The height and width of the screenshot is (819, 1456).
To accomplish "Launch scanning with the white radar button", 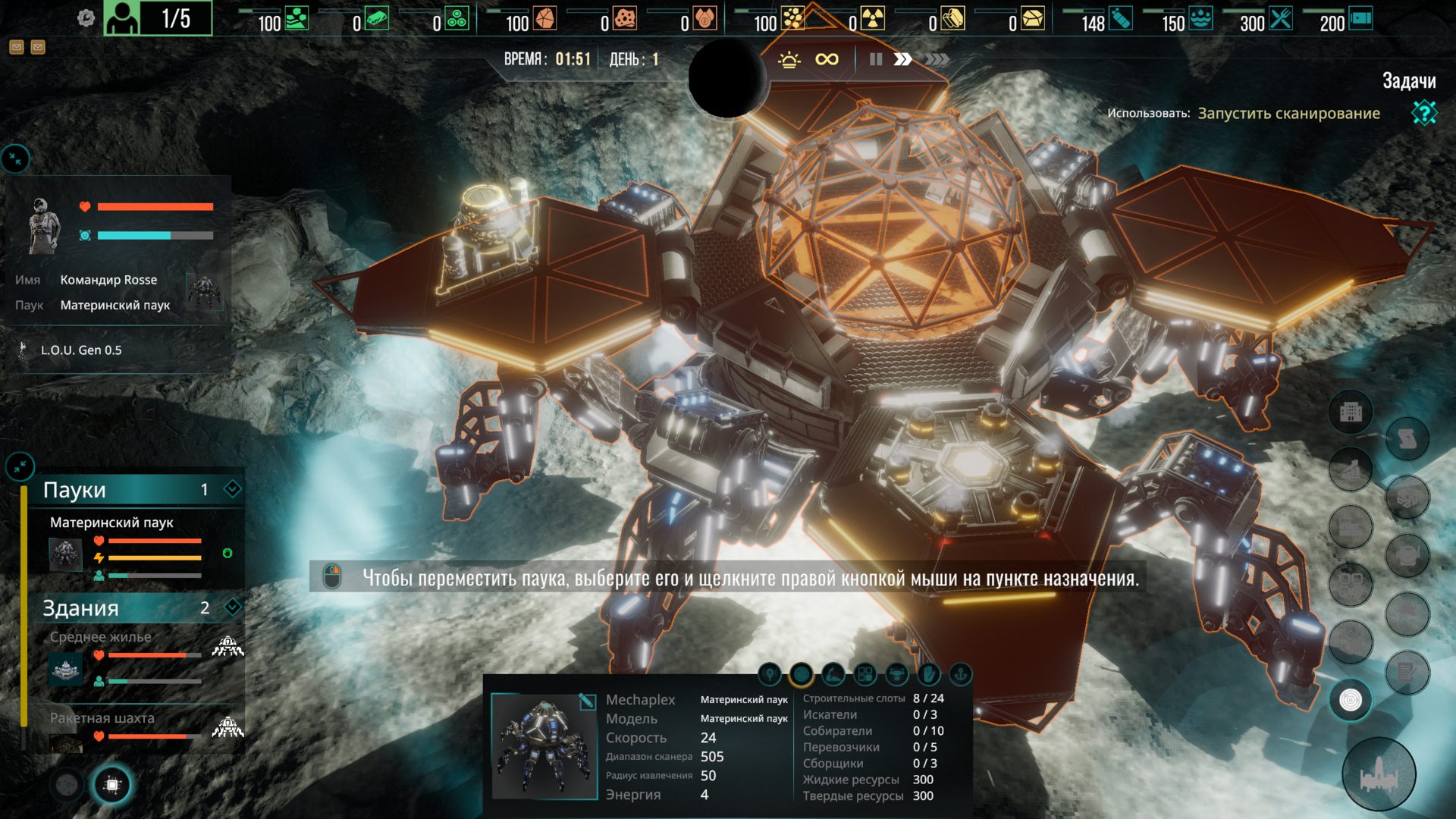I will 1351,700.
